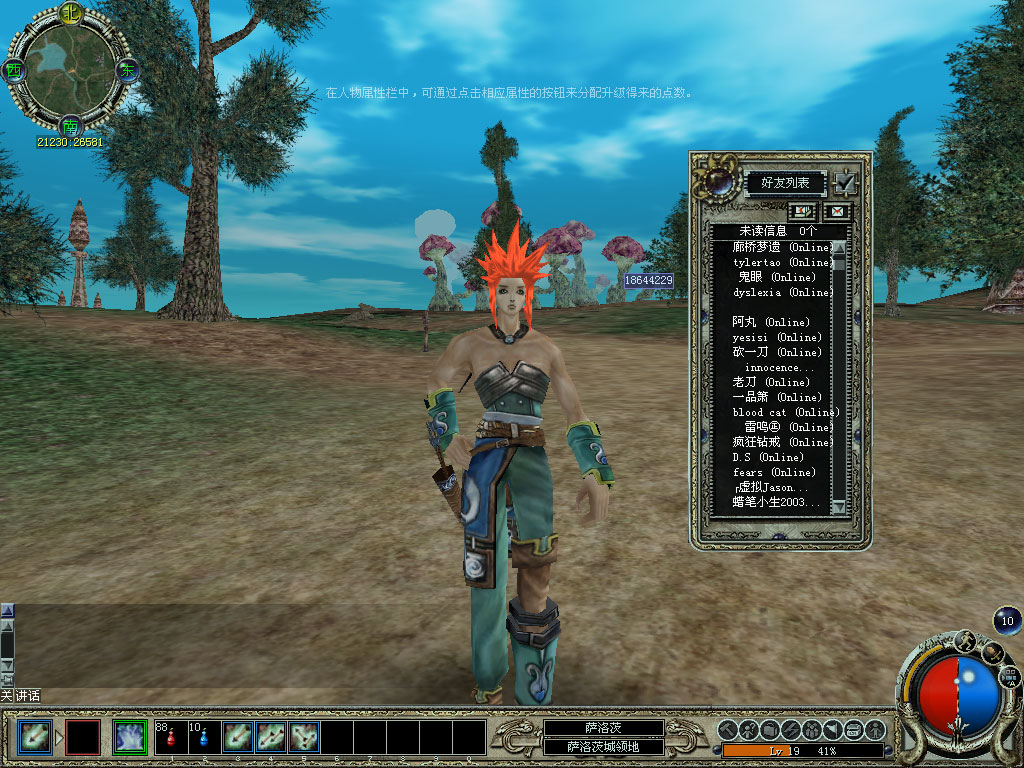Click the checkmark button on friend list

(x=845, y=183)
